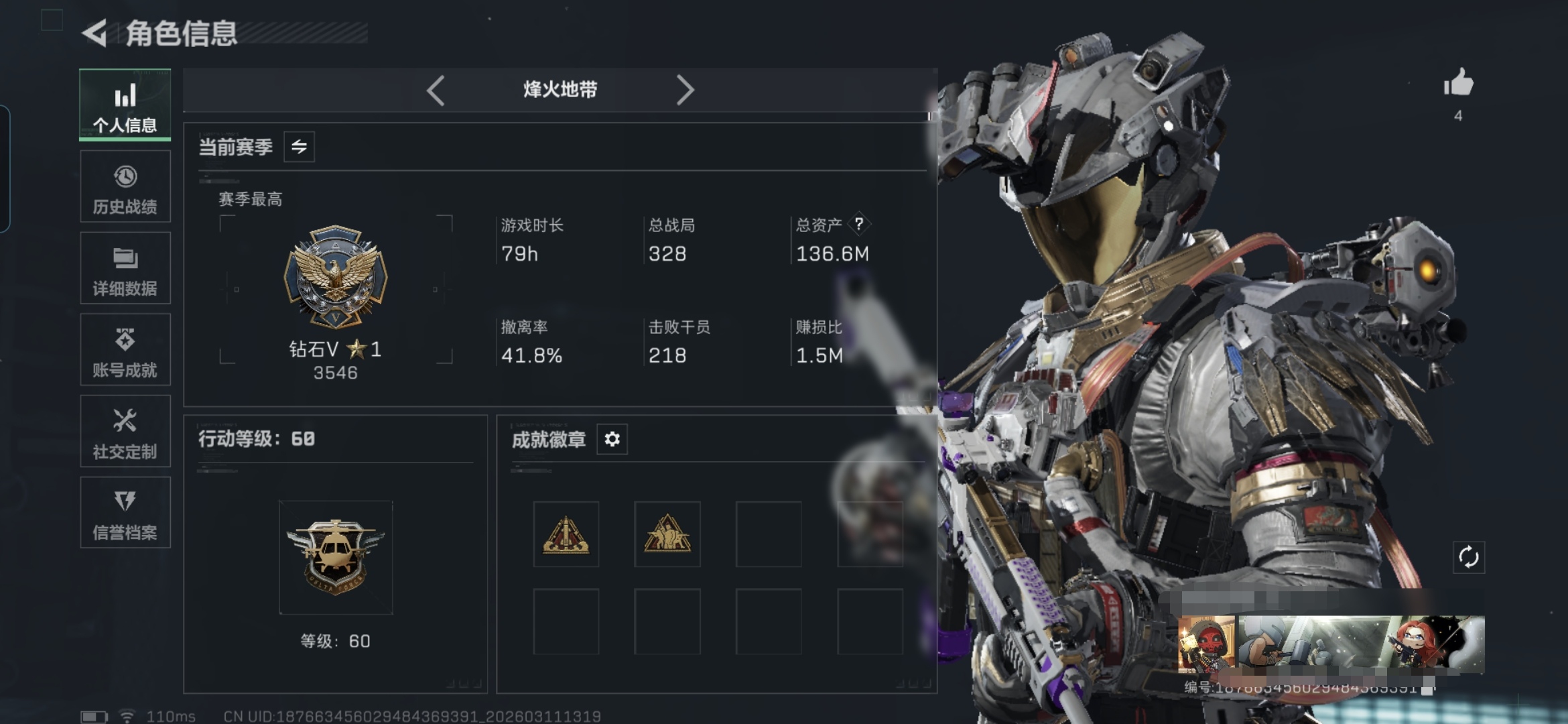
Task: Go back from 角色信息 screen
Action: (95, 33)
